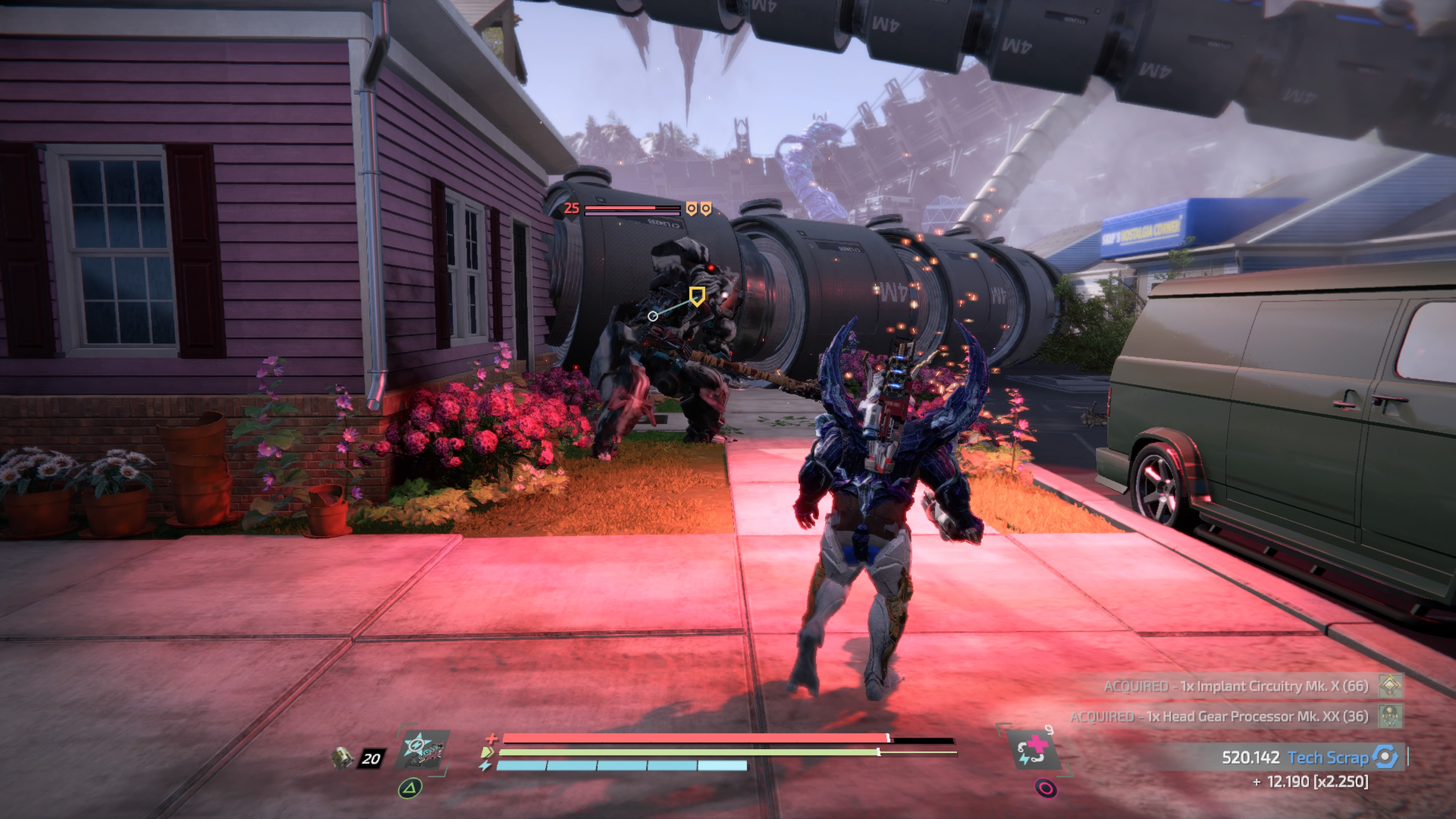Screen dimensions: 1456x819
Task: Select the yellow lock-on target marker
Action: coord(697,296)
